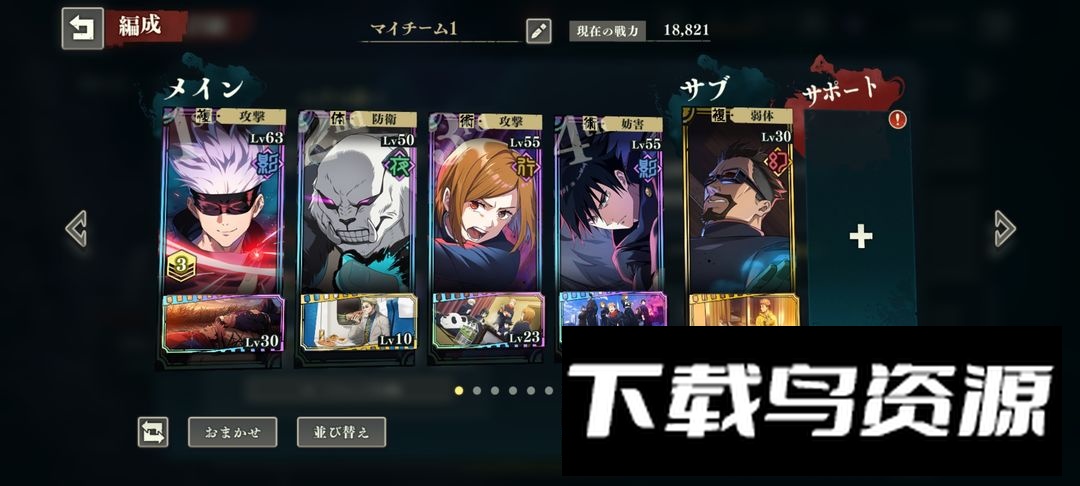Click the おまかせ auto-formation button
This screenshot has height=486, width=1080.
click(x=232, y=432)
